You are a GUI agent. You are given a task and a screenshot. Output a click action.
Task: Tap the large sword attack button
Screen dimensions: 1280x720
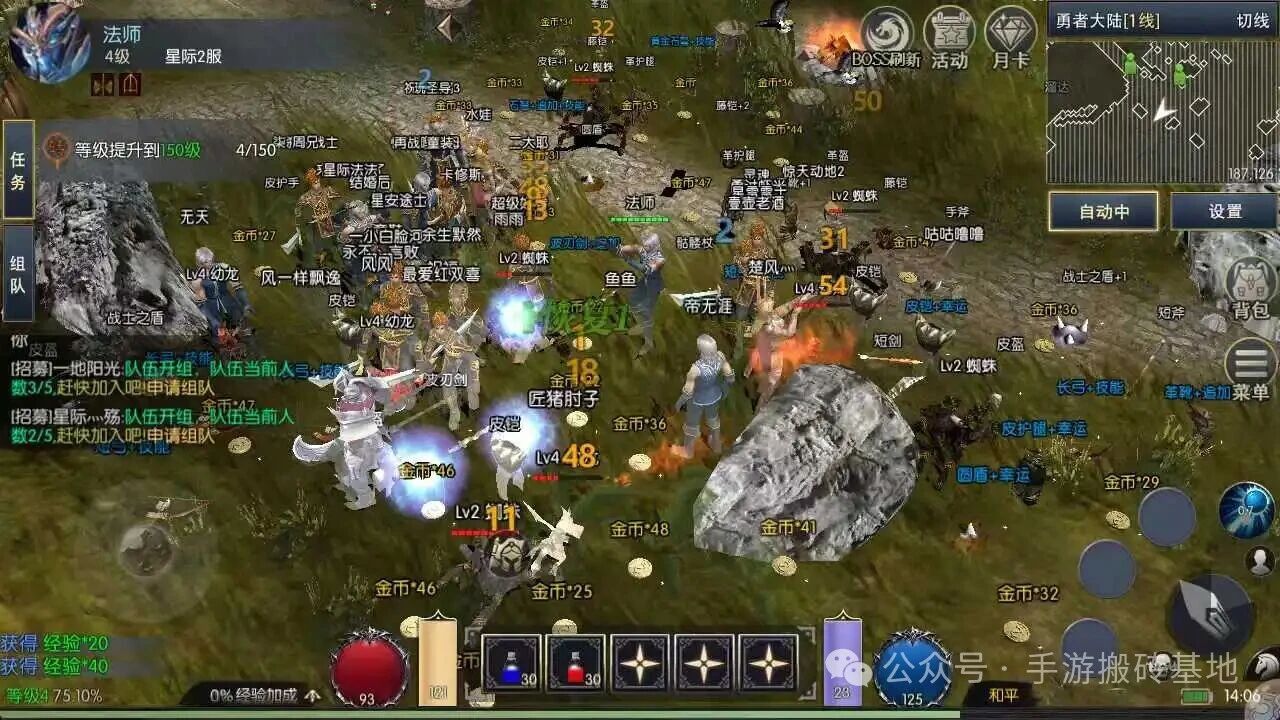click(1210, 611)
